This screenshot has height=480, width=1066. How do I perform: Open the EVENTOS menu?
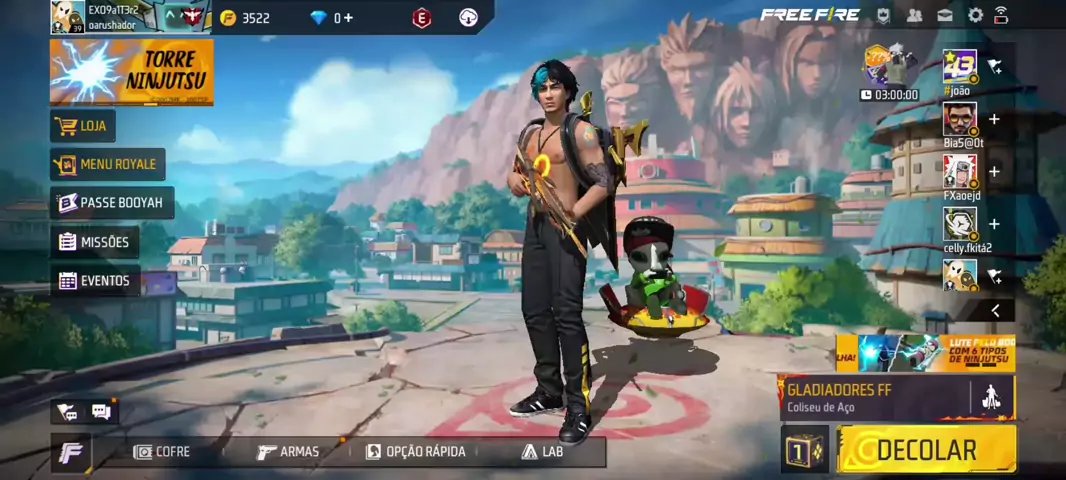pyautogui.click(x=94, y=281)
